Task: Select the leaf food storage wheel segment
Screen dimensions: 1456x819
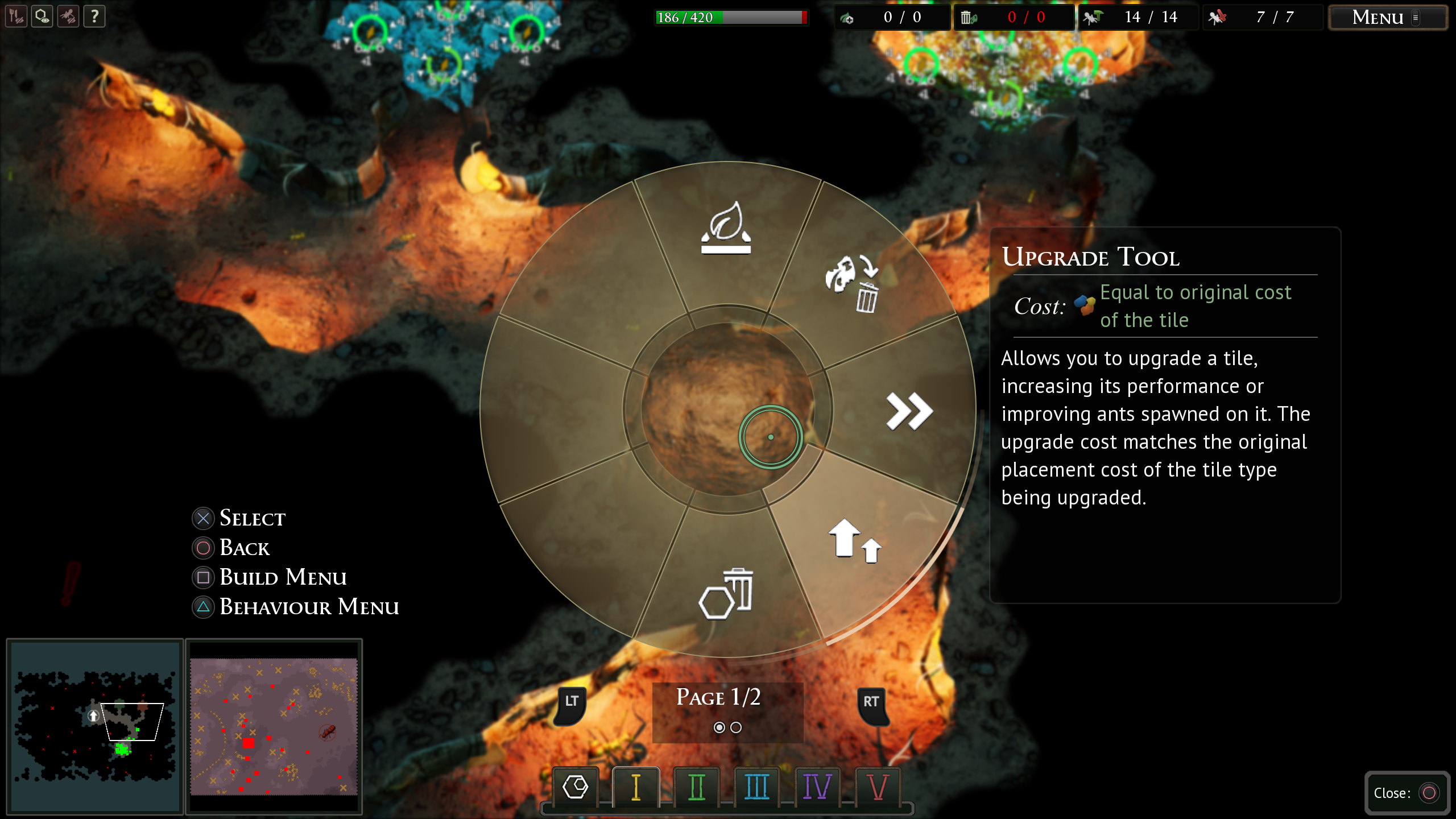Action: coord(726,229)
